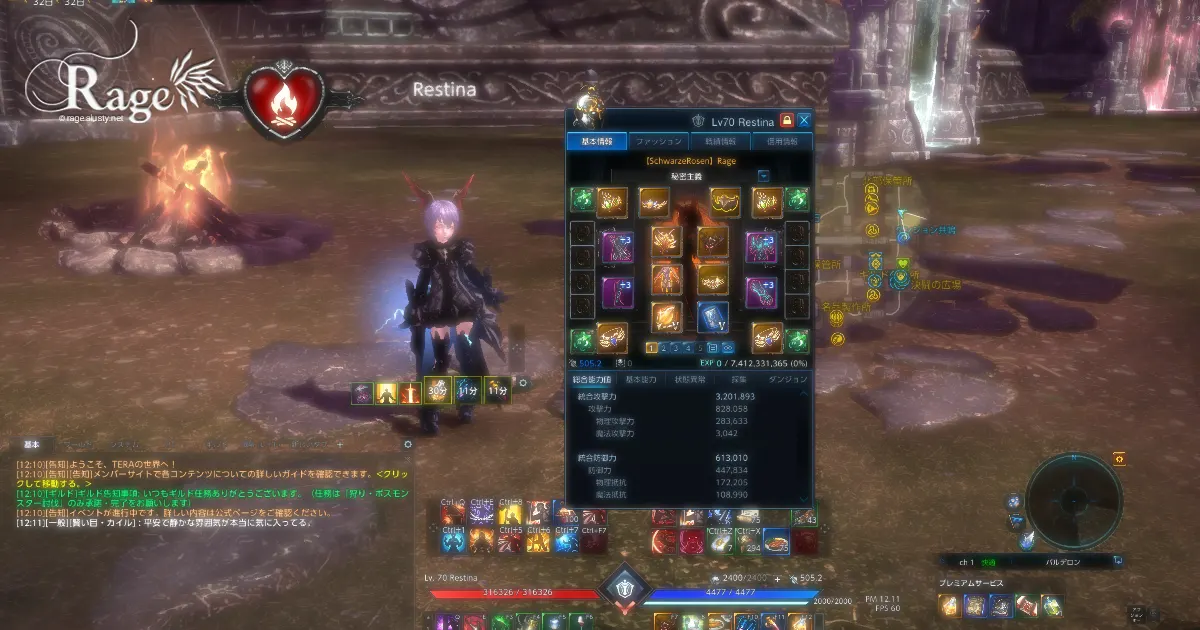Image resolution: width=1200 pixels, height=630 pixels.
Task: Click the circular minimap
Action: pyautogui.click(x=1073, y=502)
